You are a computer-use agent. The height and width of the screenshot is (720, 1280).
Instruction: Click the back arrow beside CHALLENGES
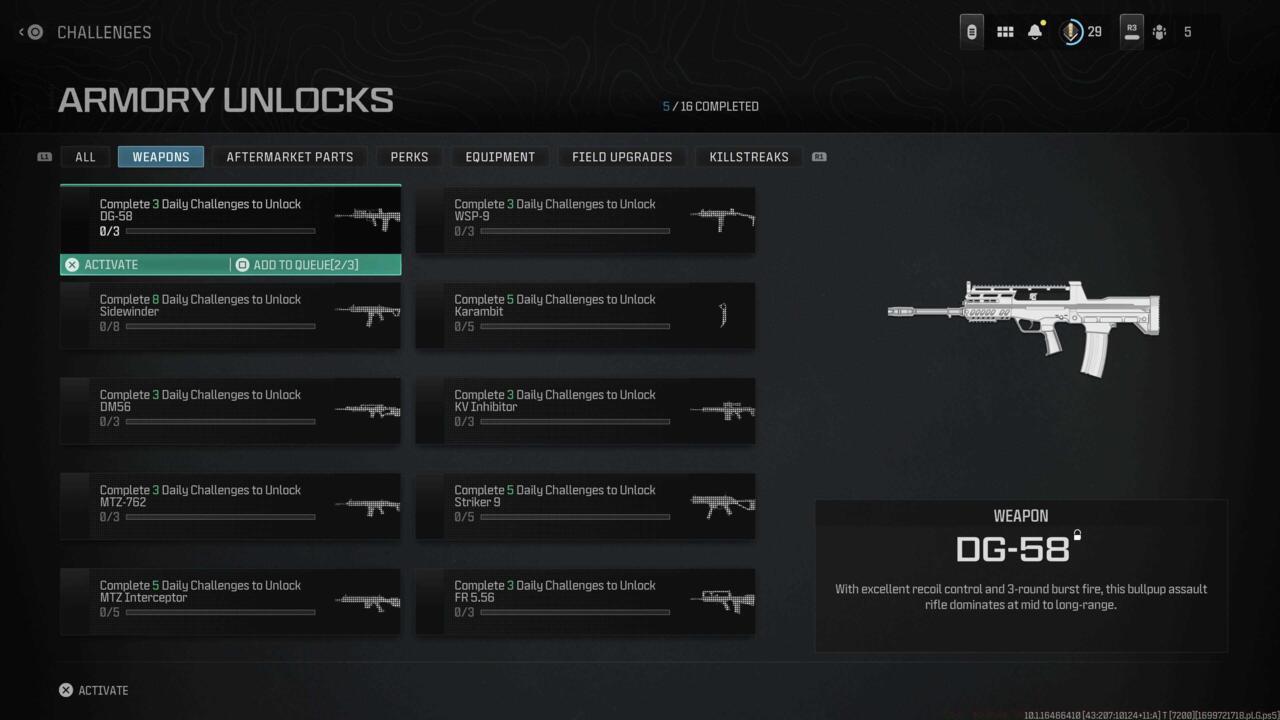(20, 32)
